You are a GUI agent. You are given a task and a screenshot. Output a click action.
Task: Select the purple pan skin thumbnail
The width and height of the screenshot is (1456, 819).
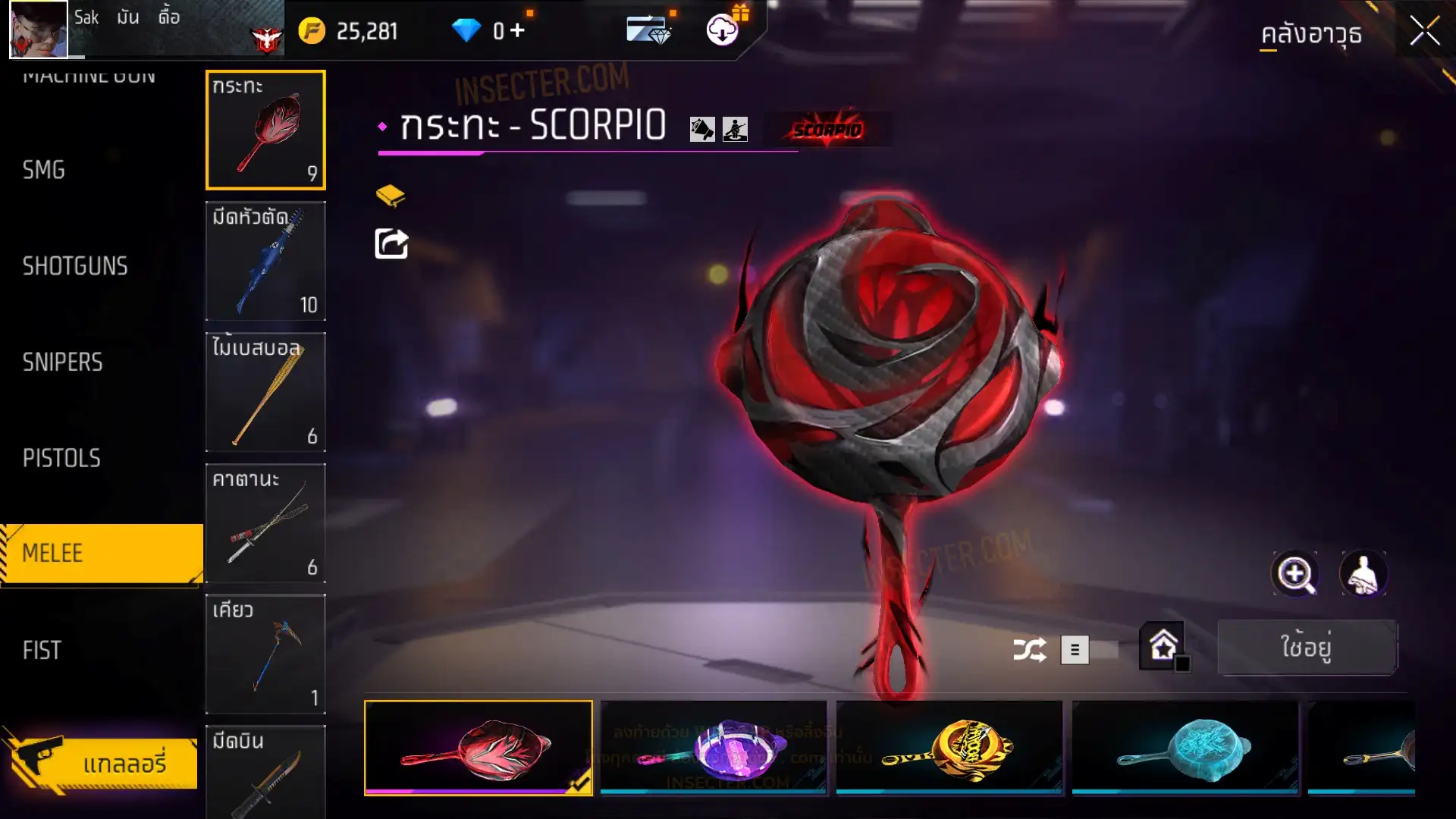(x=713, y=747)
